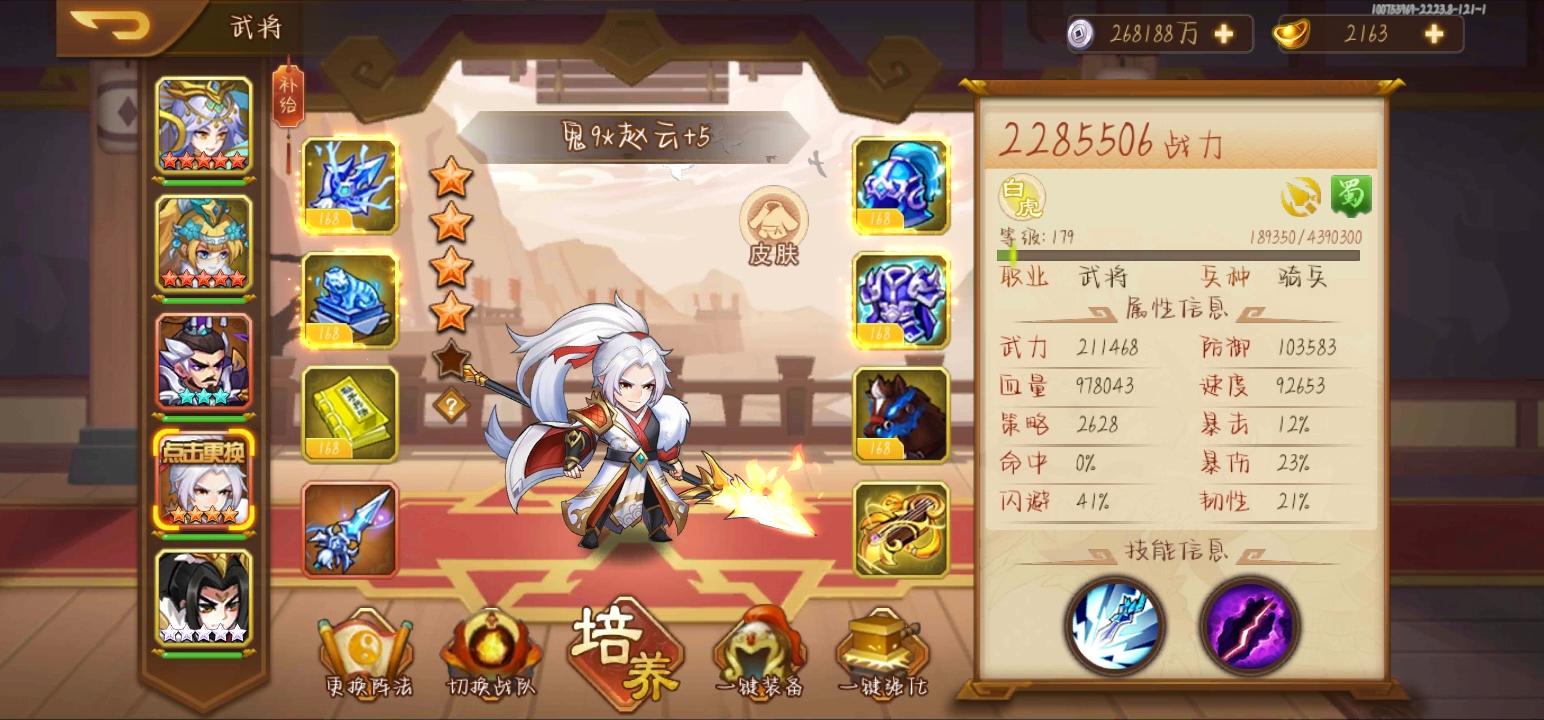
Task: Open the golden lute treasure slot
Action: tap(899, 528)
